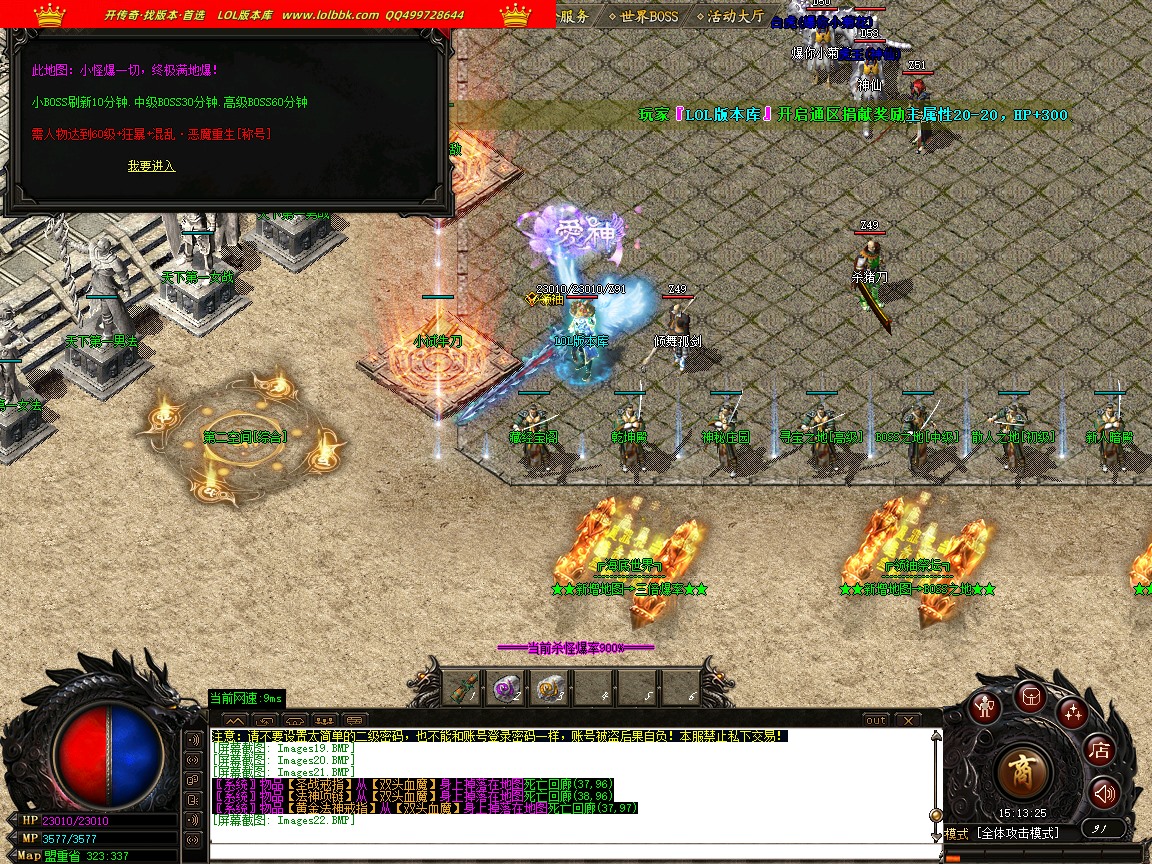Click the 我要进入 link in the dialog
The width and height of the screenshot is (1152, 864).
[151, 166]
